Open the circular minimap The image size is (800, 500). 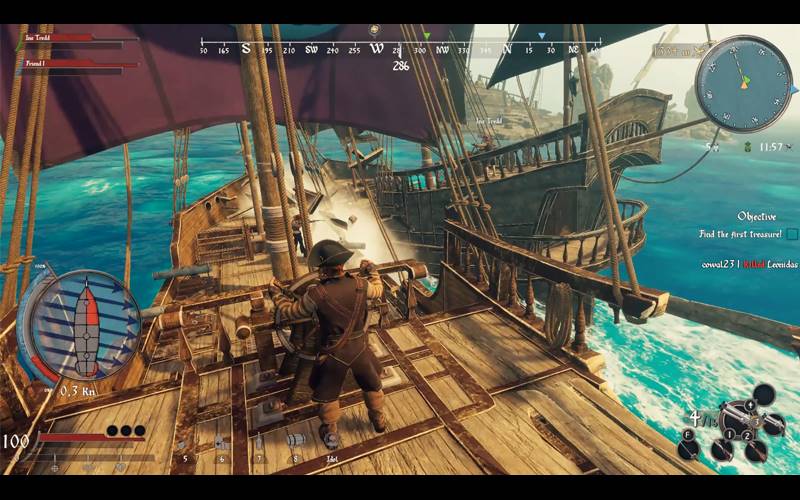pos(743,83)
